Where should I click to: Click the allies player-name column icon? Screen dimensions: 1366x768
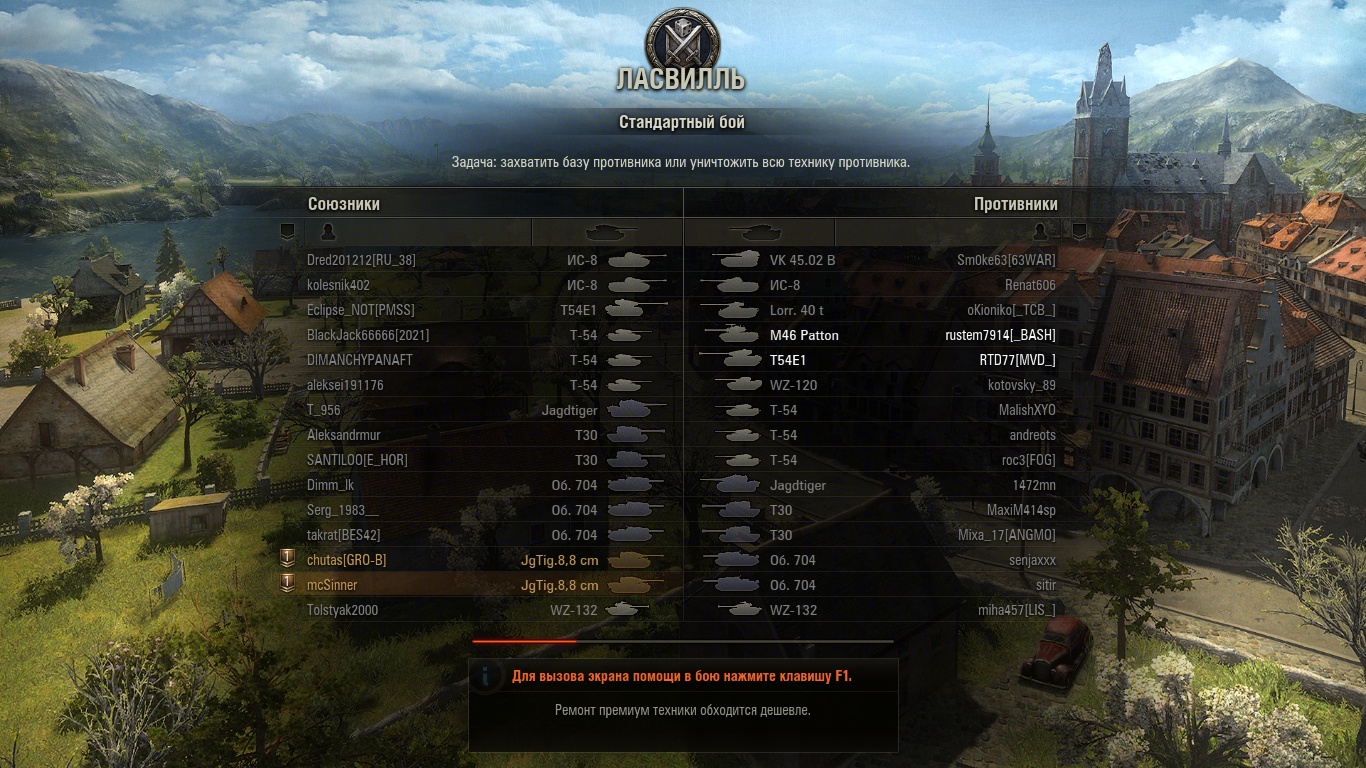328,232
